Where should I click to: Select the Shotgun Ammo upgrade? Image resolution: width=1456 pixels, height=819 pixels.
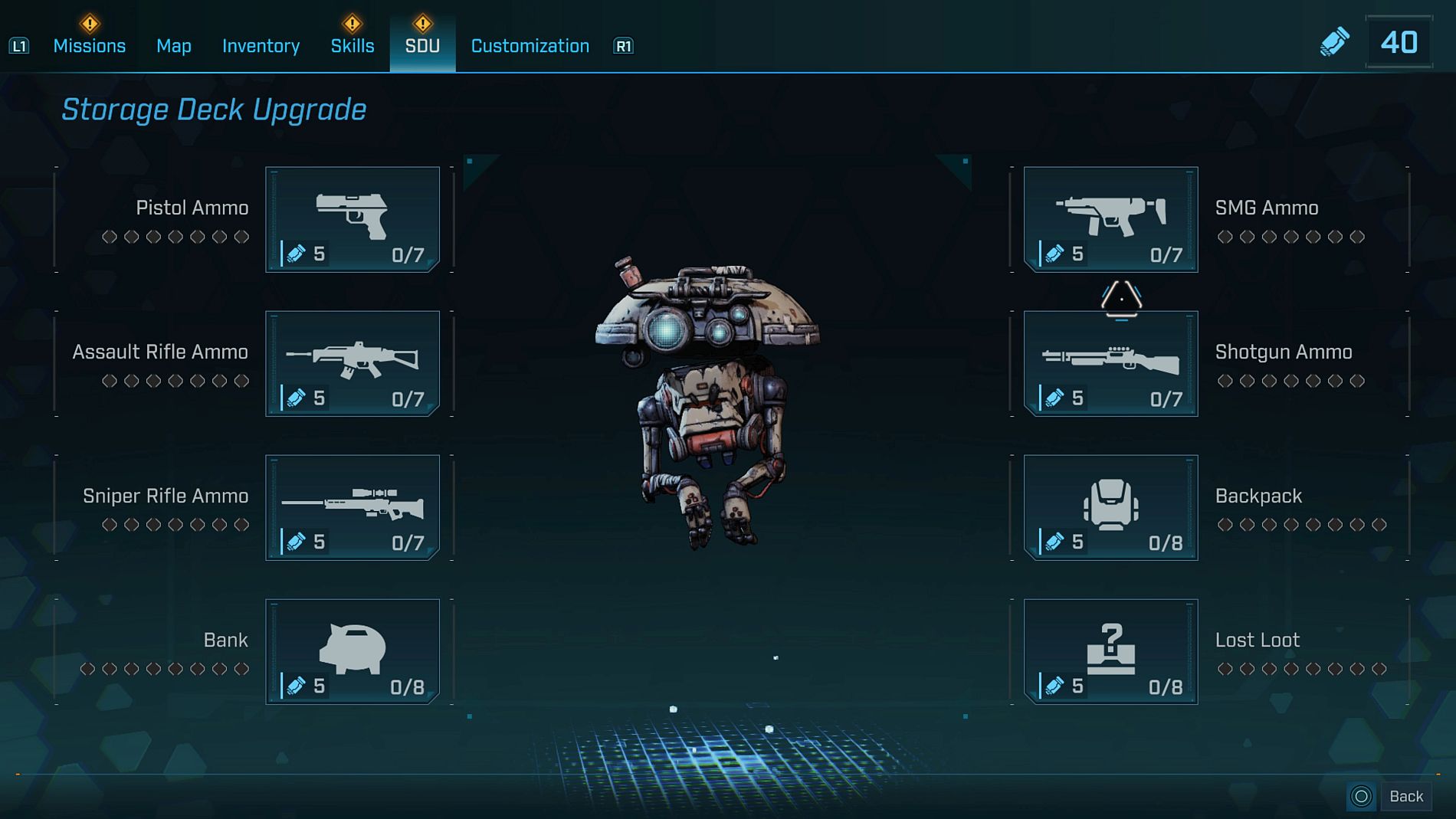click(1110, 363)
